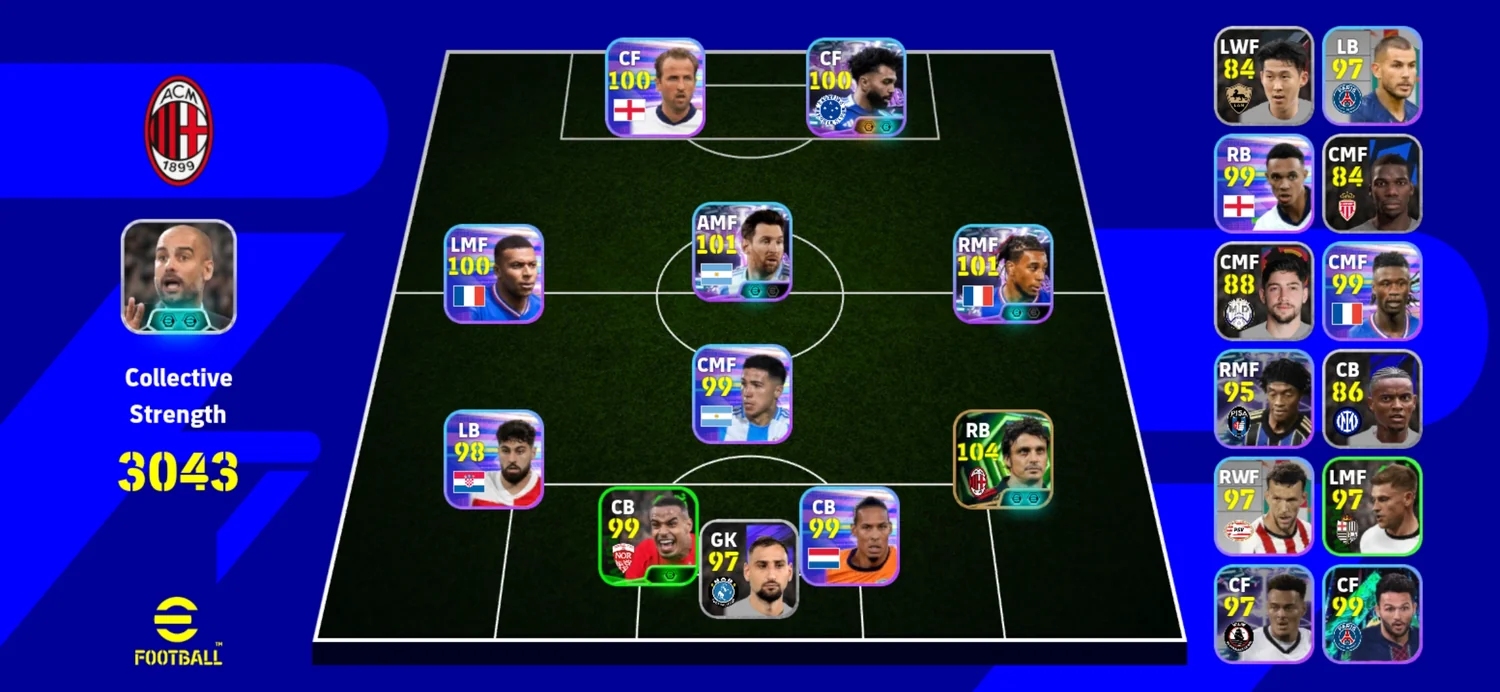Pick the green-bordered LMF 97 substitute card
This screenshot has height=692, width=1500.
(1372, 507)
